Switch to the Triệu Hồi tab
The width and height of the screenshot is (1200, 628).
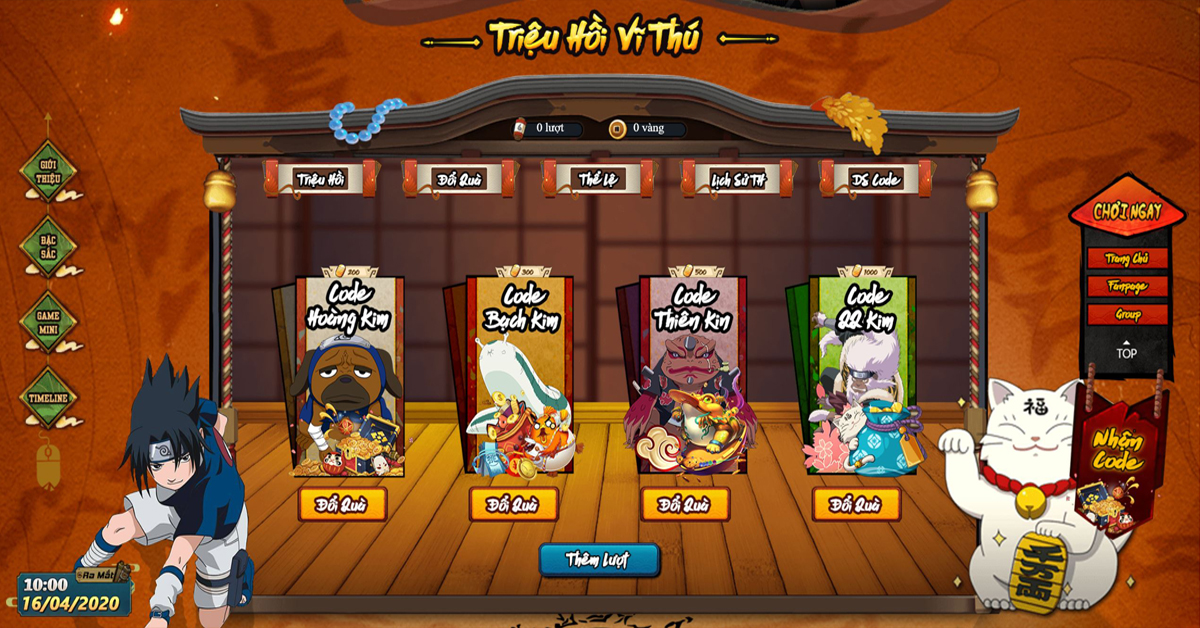click(x=320, y=180)
